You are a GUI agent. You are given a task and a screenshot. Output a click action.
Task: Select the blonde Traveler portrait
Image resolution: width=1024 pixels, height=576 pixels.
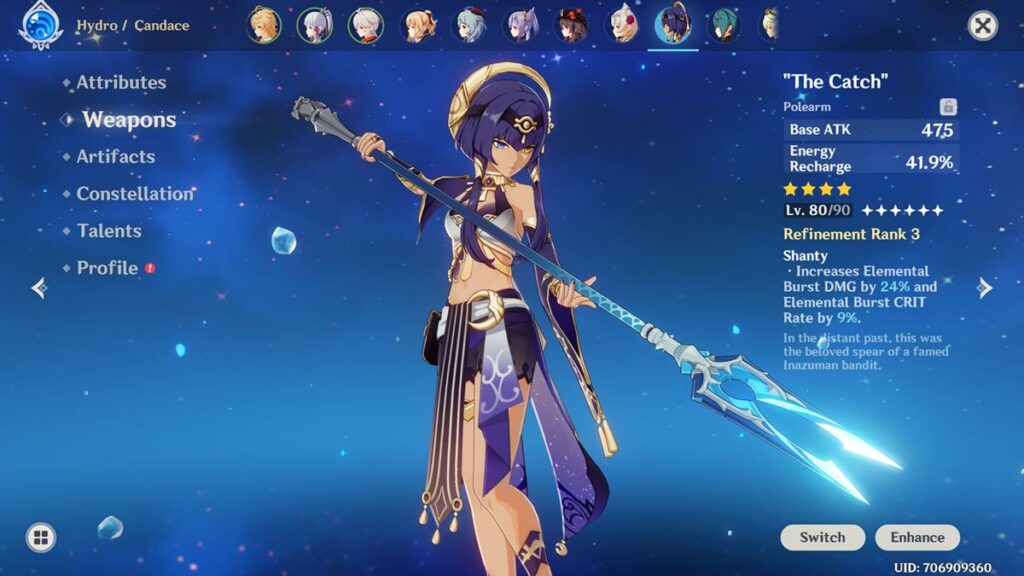point(264,25)
